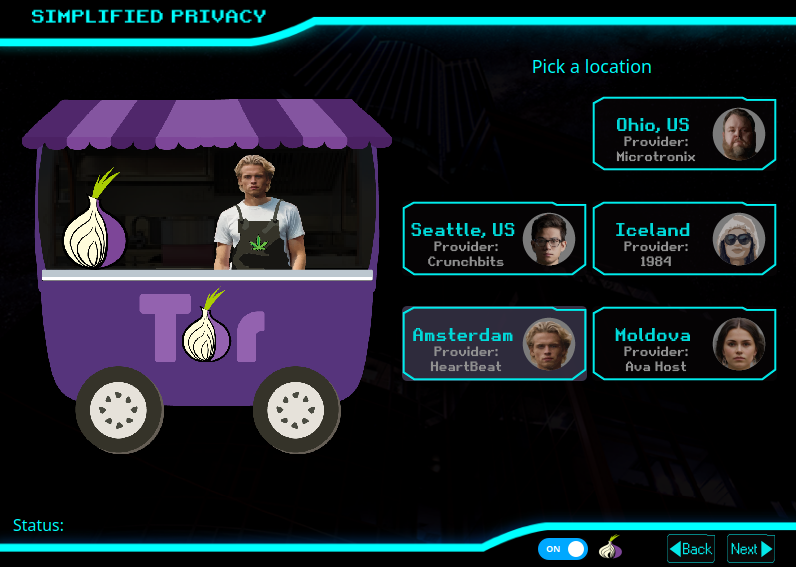This screenshot has height=567, width=796.
Task: Toggle the ON switch off
Action: [562, 549]
